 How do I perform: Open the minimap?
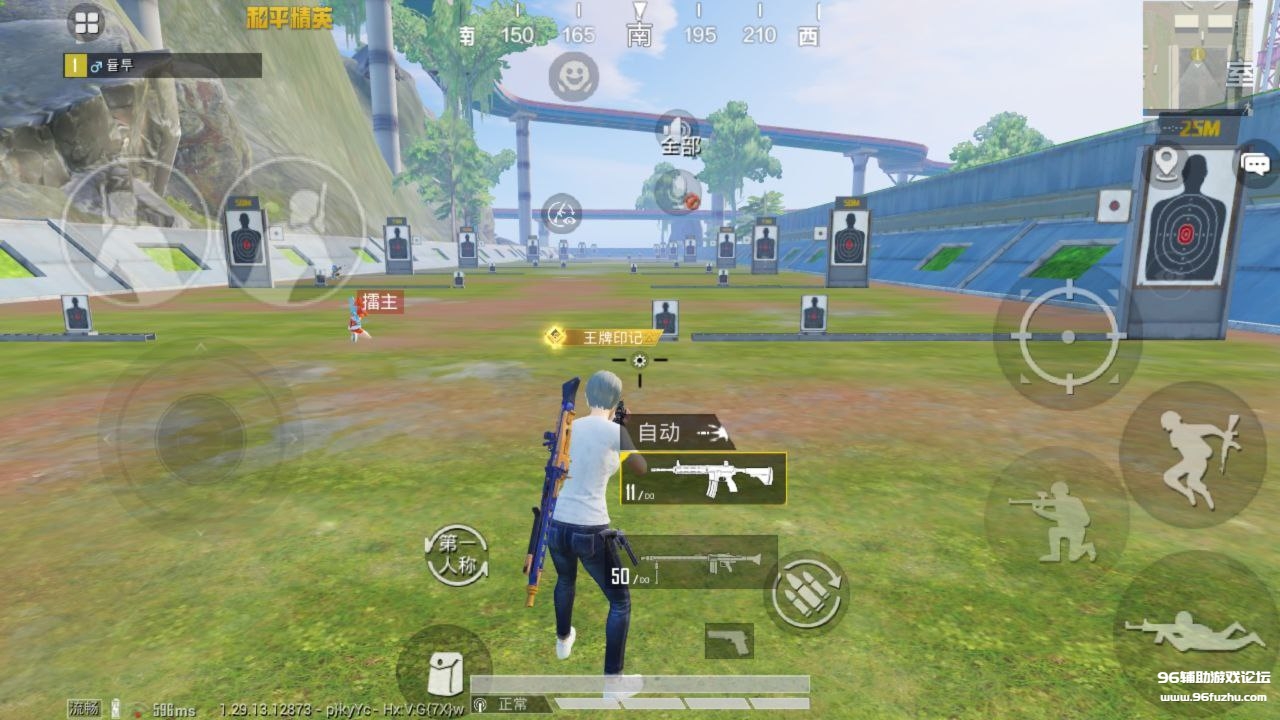[1196, 54]
